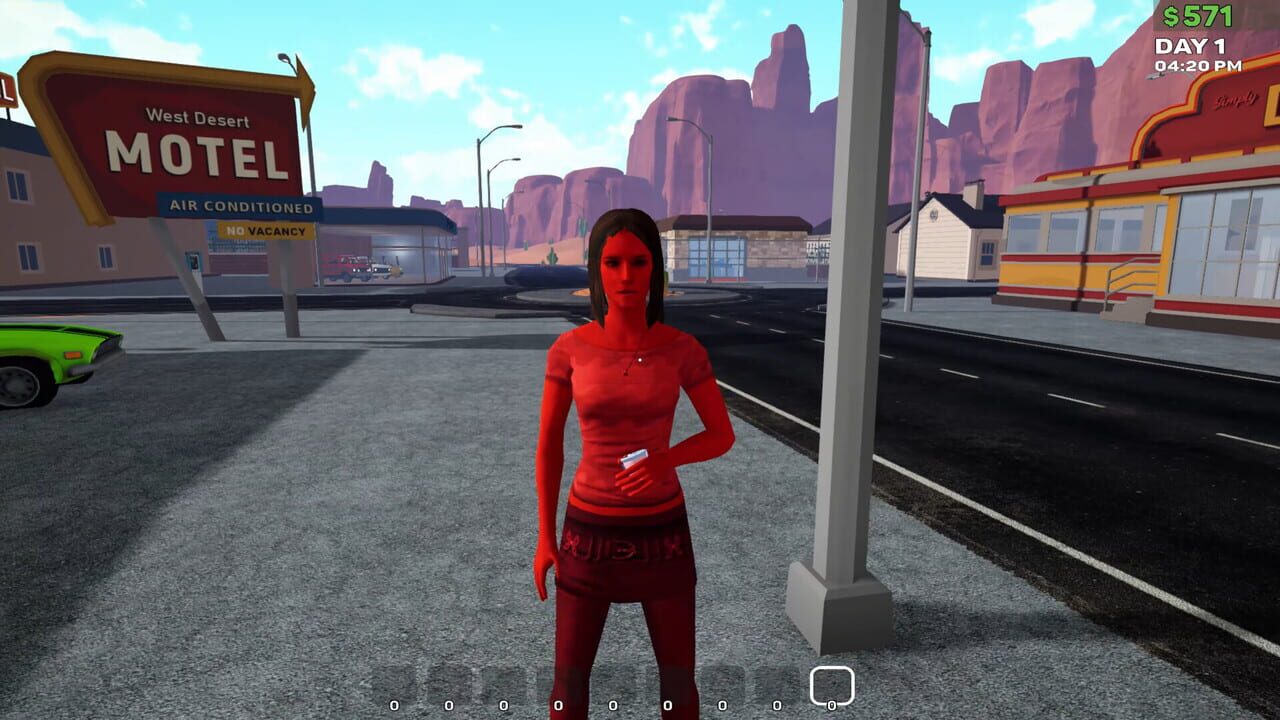Viewport: 1280px width, 720px height.
Task: Select the first hotbar inventory slot
Action: point(392,683)
